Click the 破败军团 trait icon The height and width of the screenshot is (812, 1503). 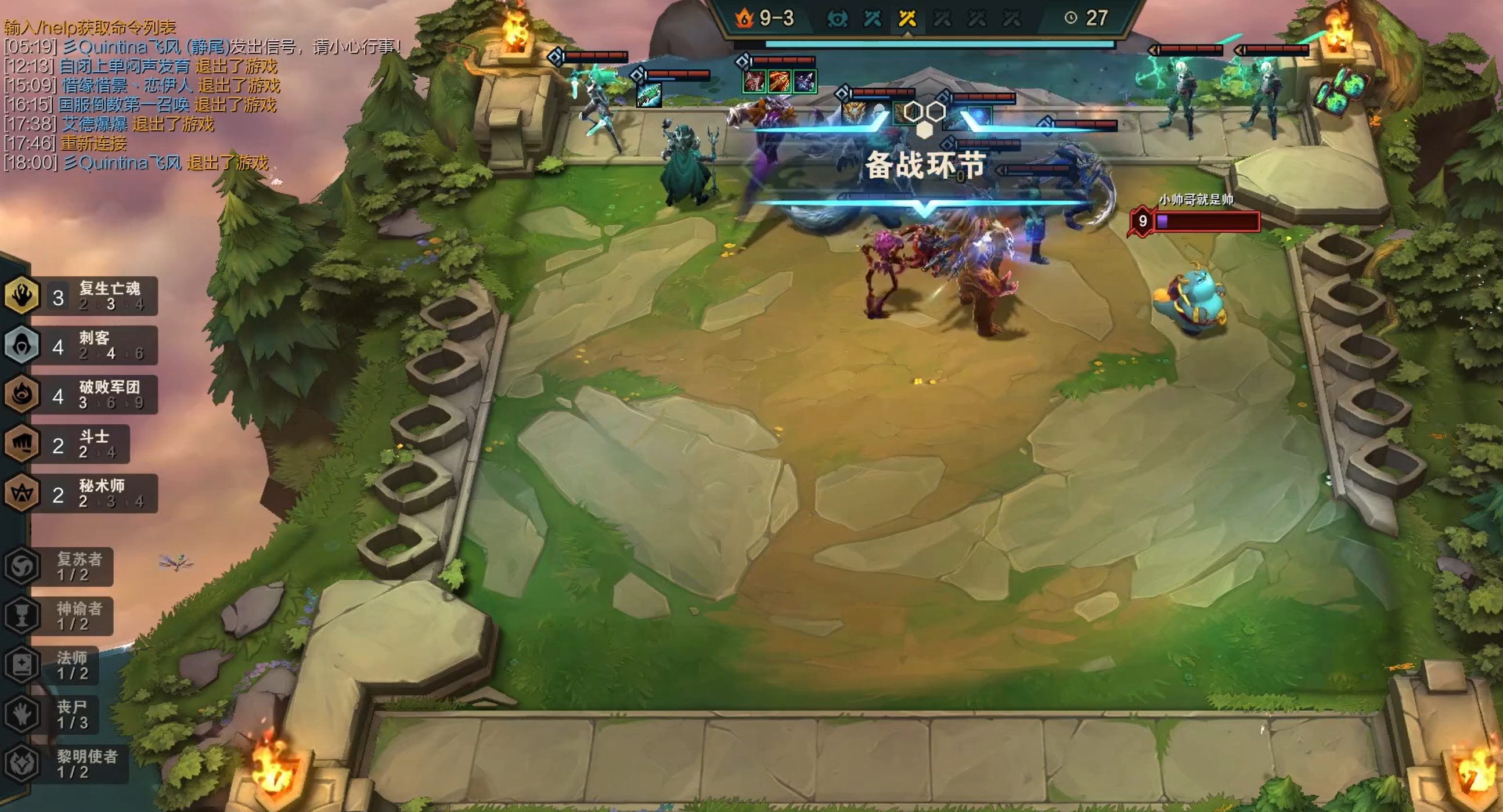(22, 394)
